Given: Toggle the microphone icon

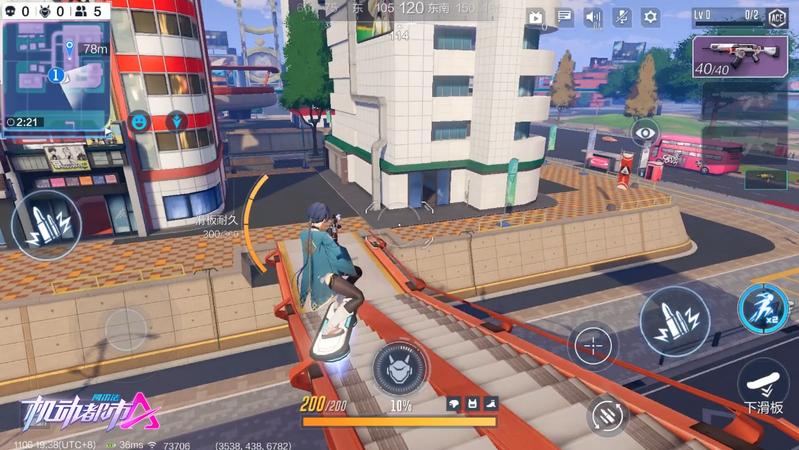Looking at the screenshot, I should tap(622, 17).
